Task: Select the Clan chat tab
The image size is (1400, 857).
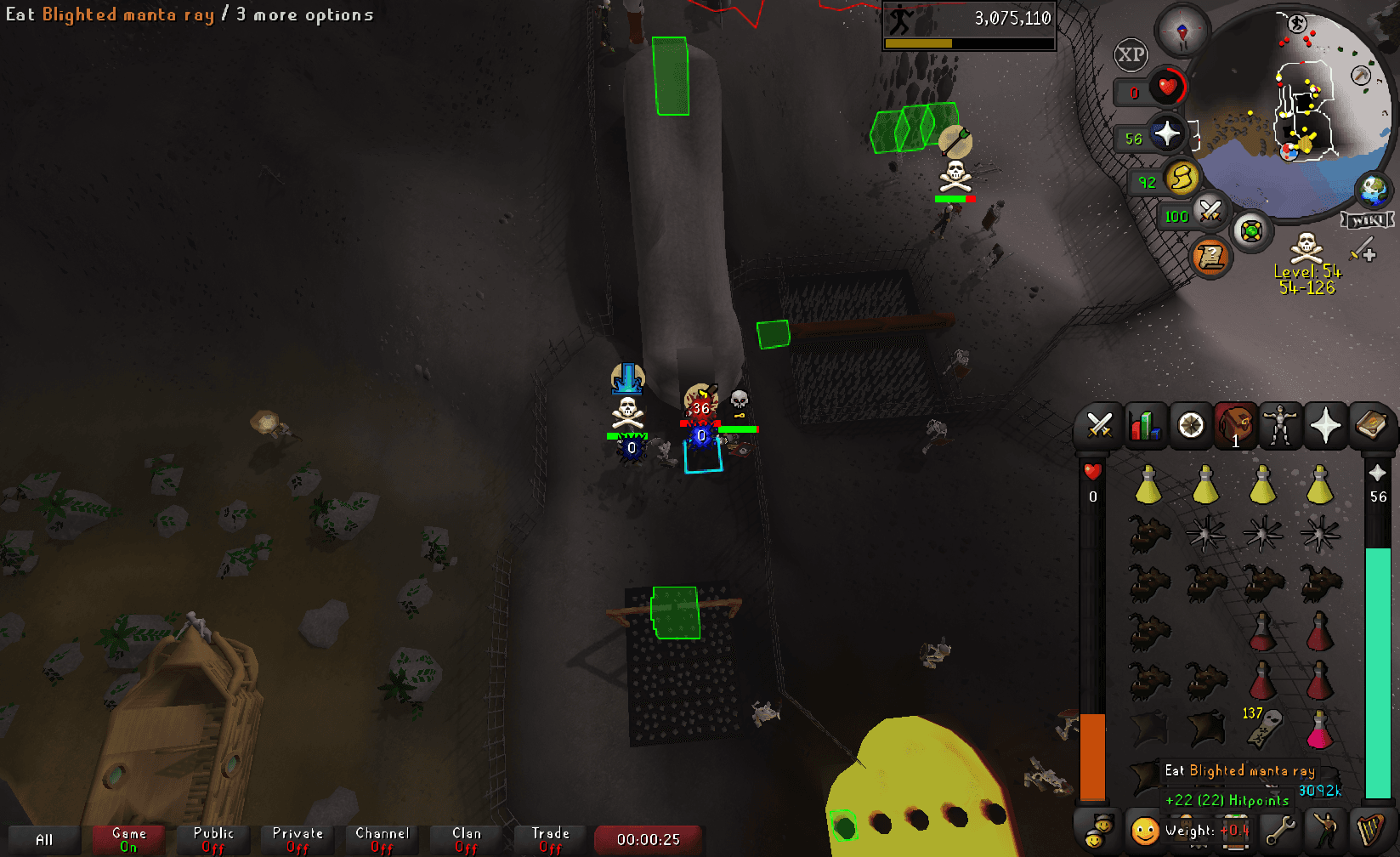Action: click(x=465, y=837)
